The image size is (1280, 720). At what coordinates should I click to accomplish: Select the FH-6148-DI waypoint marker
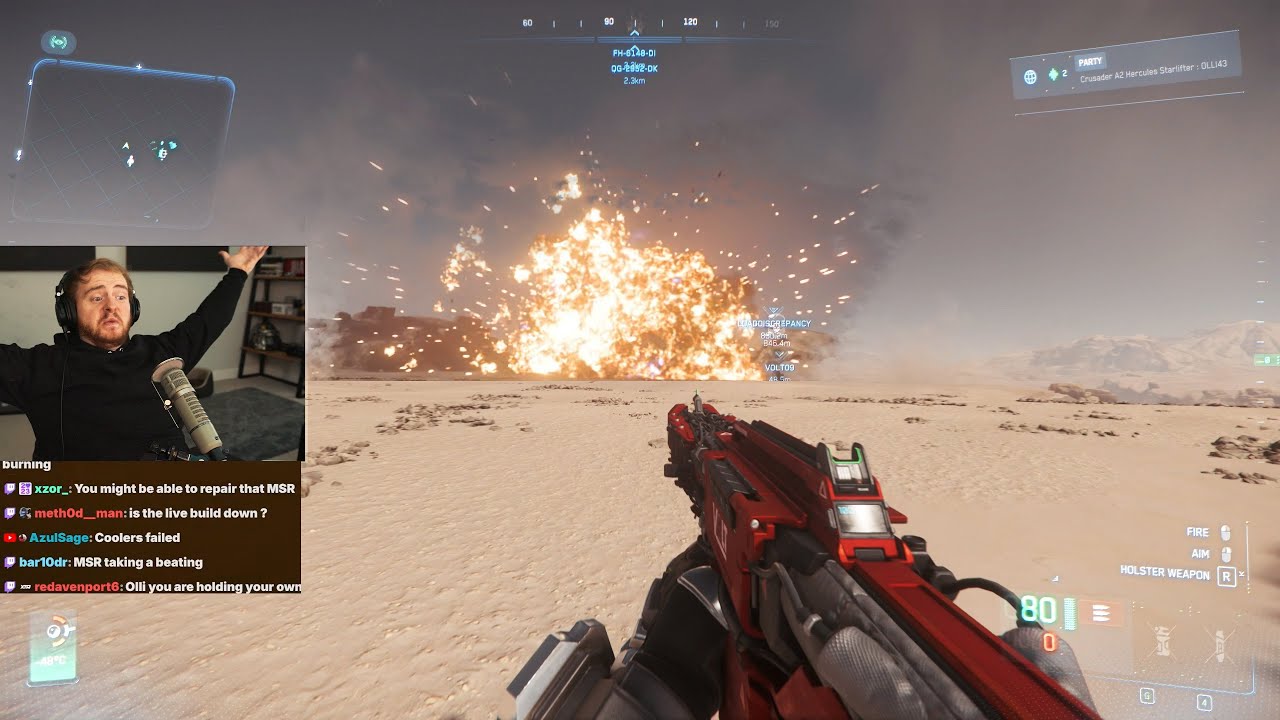click(634, 53)
